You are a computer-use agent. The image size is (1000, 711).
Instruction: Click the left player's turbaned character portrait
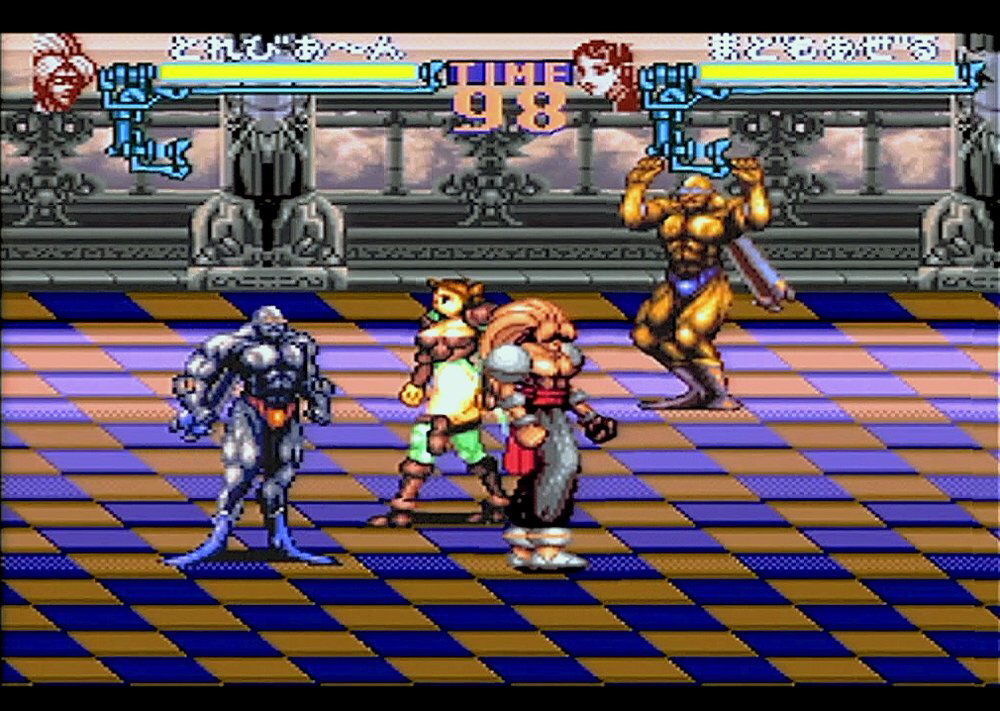click(x=63, y=72)
